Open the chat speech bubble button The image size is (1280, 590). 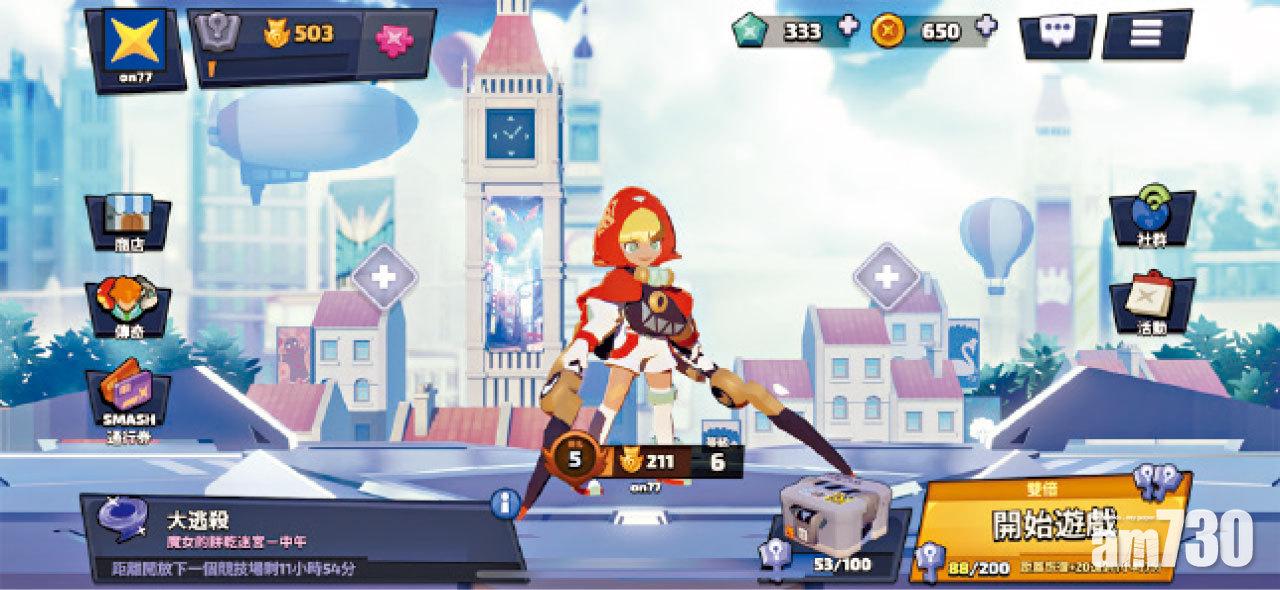tap(1056, 33)
